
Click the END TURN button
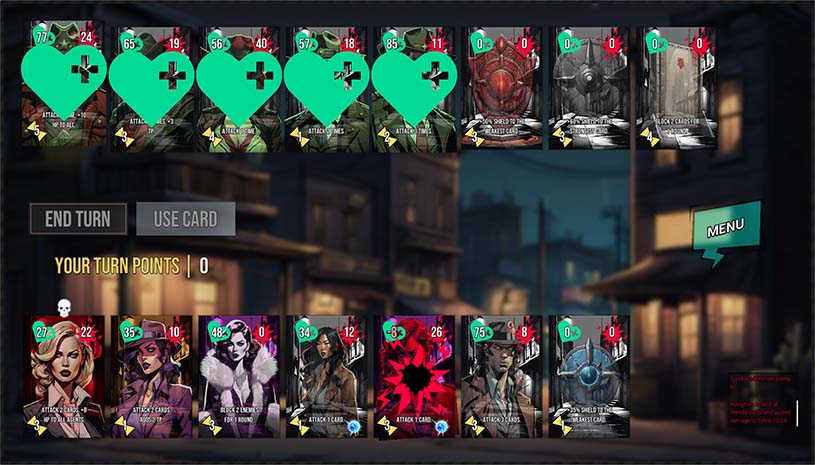point(78,219)
